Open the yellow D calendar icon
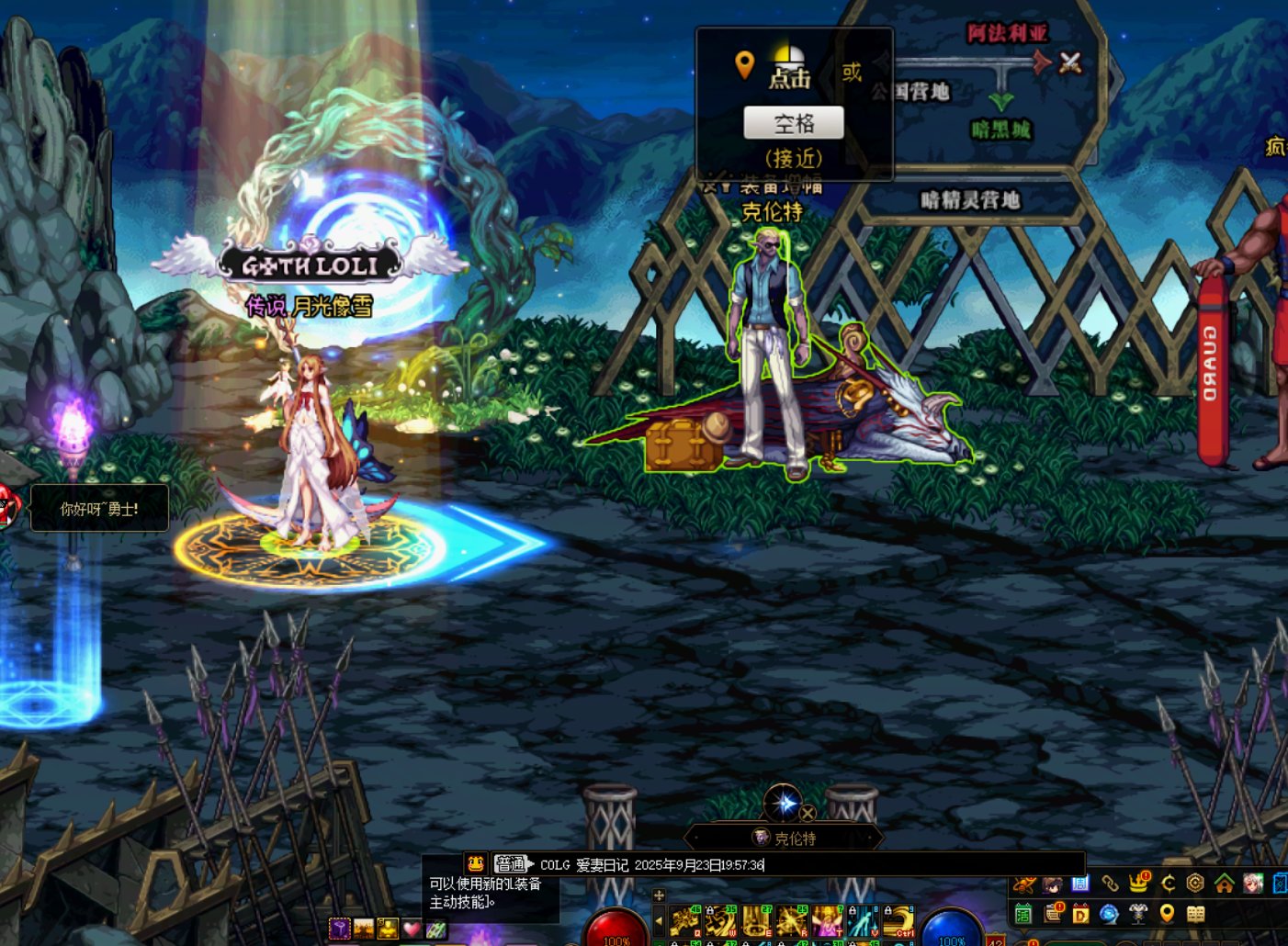 point(1080,913)
